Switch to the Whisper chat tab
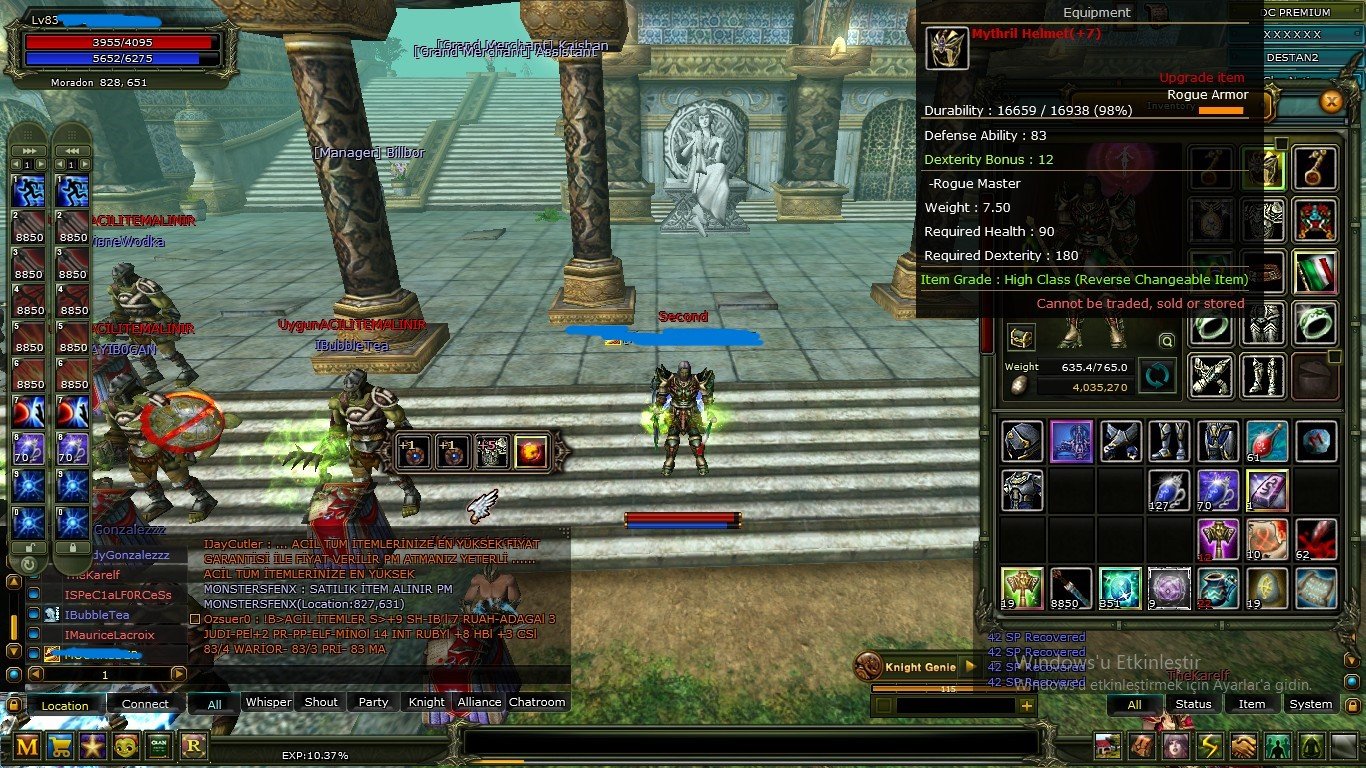 [x=267, y=702]
